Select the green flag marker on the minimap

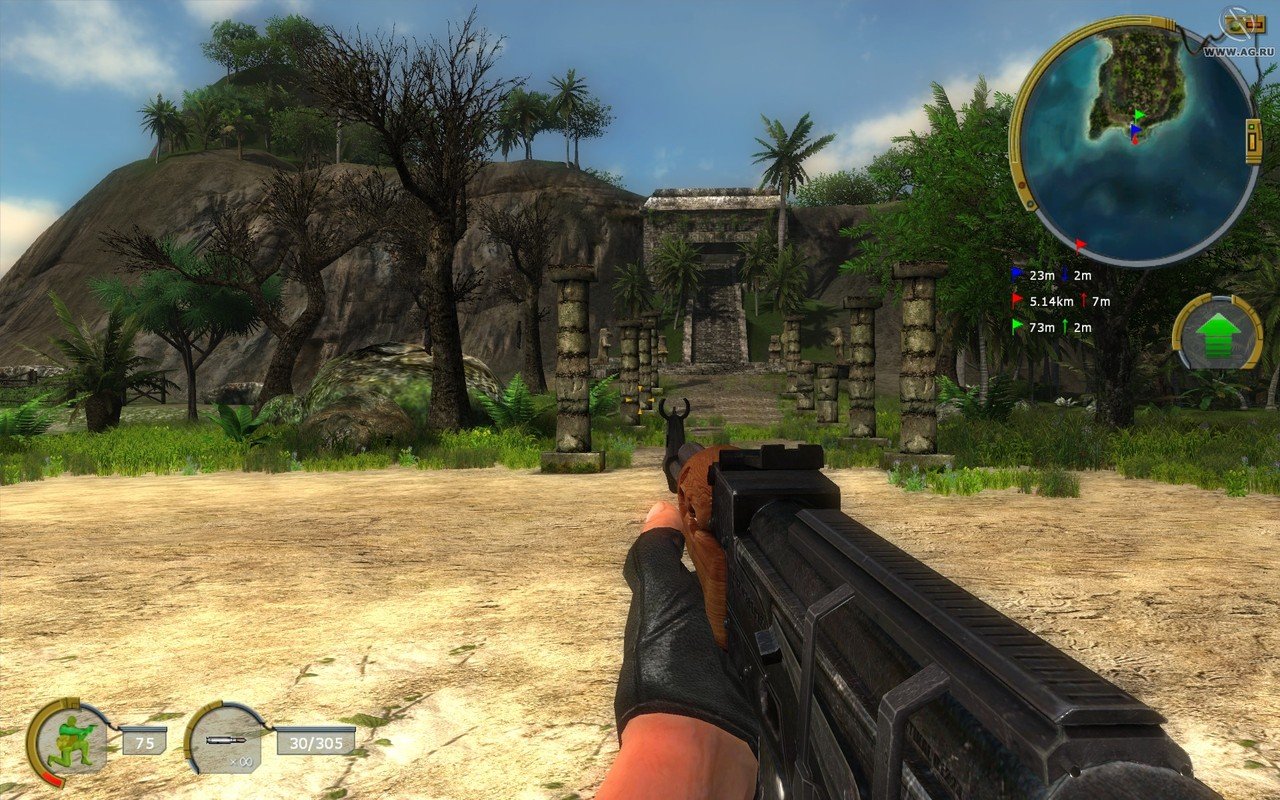click(x=1139, y=116)
